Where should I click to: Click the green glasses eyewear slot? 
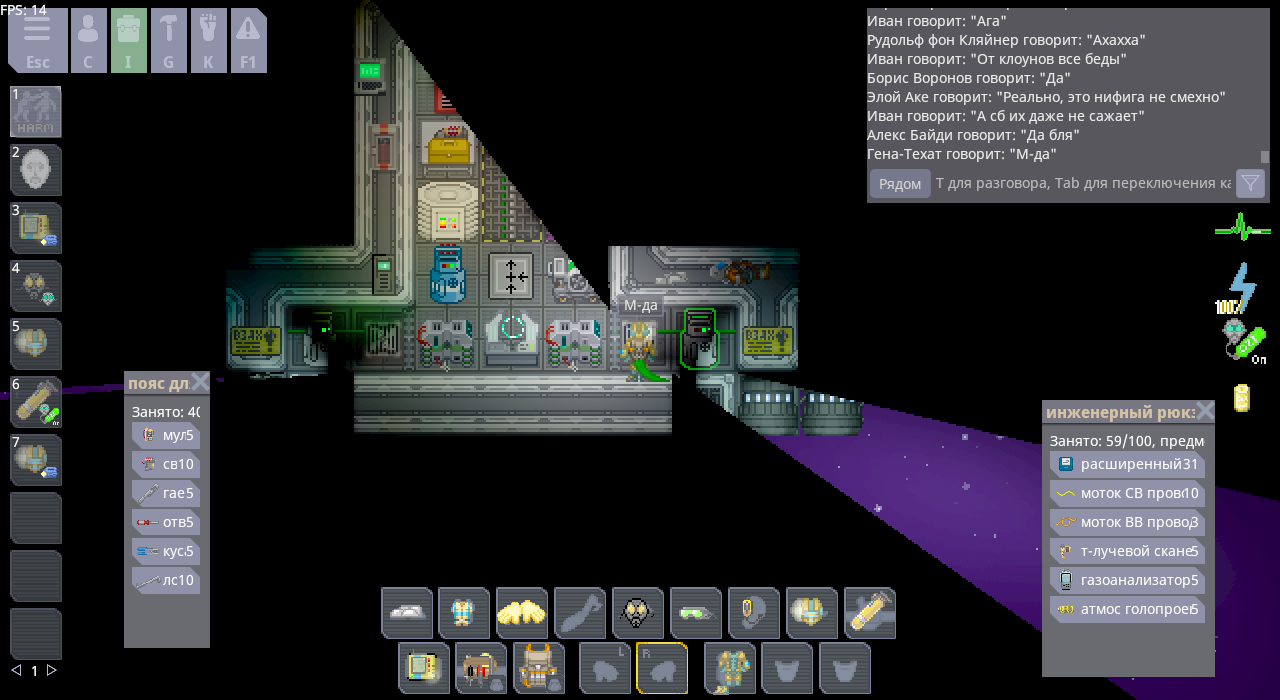point(696,613)
